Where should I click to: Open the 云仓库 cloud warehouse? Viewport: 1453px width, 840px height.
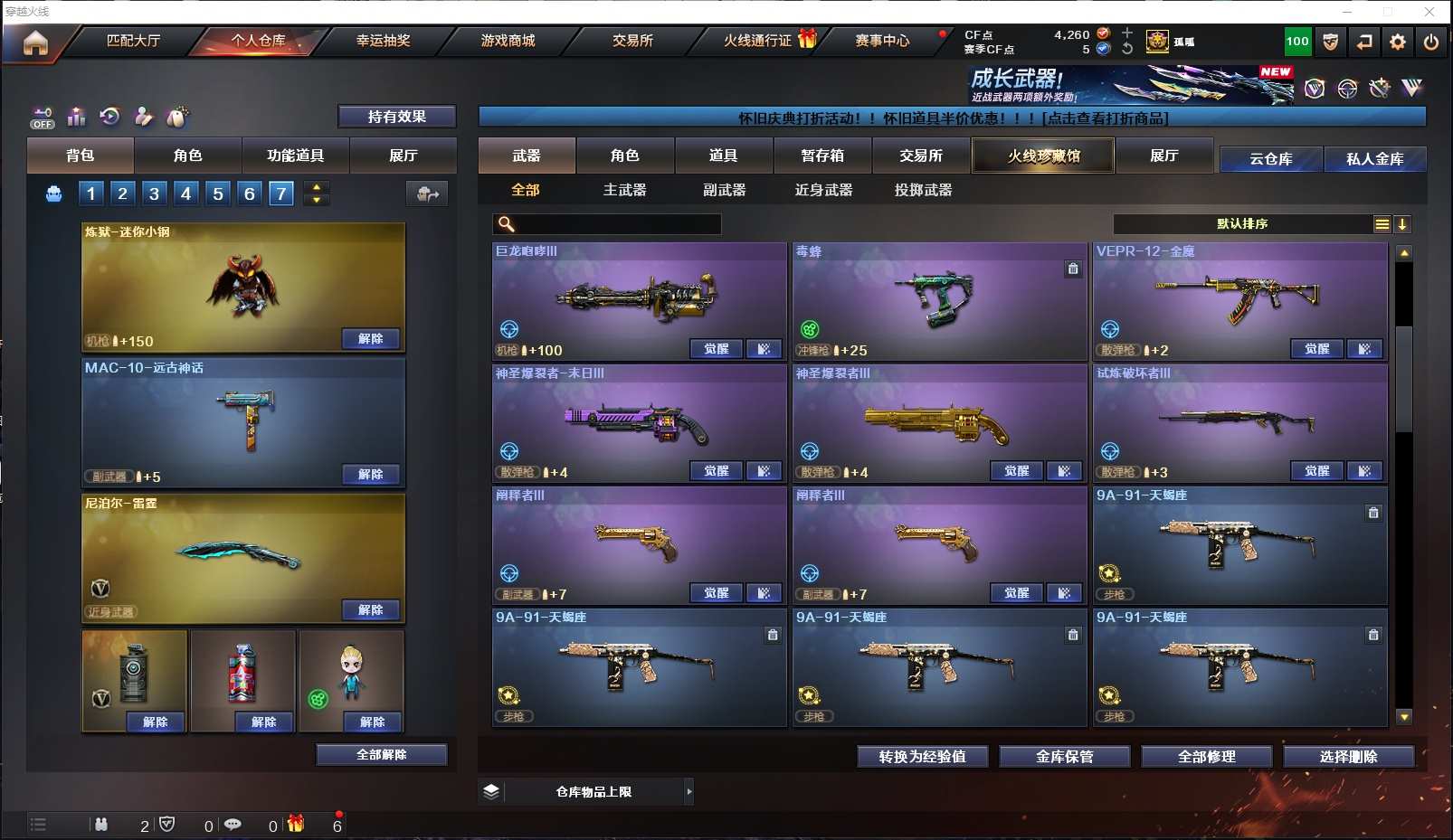coord(1270,159)
